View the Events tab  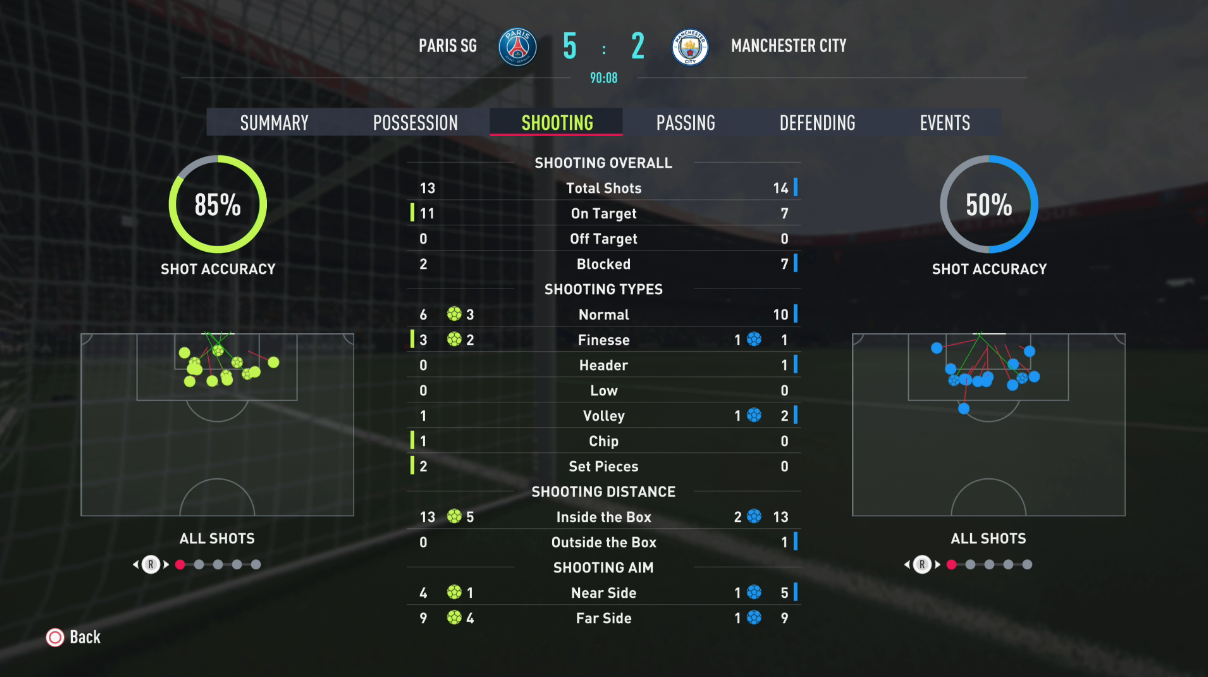(945, 123)
